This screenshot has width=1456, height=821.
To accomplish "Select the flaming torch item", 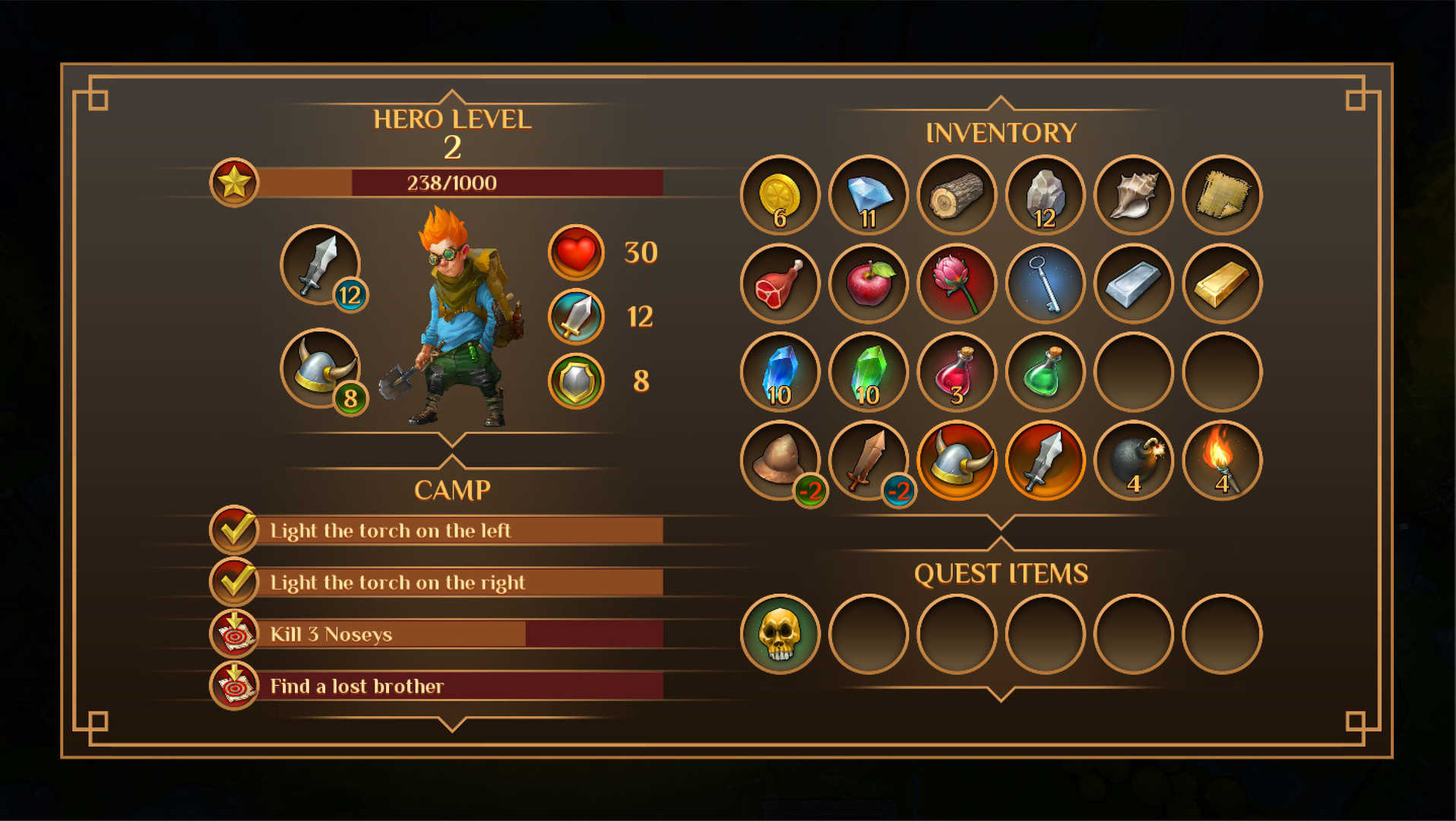I will [1222, 461].
